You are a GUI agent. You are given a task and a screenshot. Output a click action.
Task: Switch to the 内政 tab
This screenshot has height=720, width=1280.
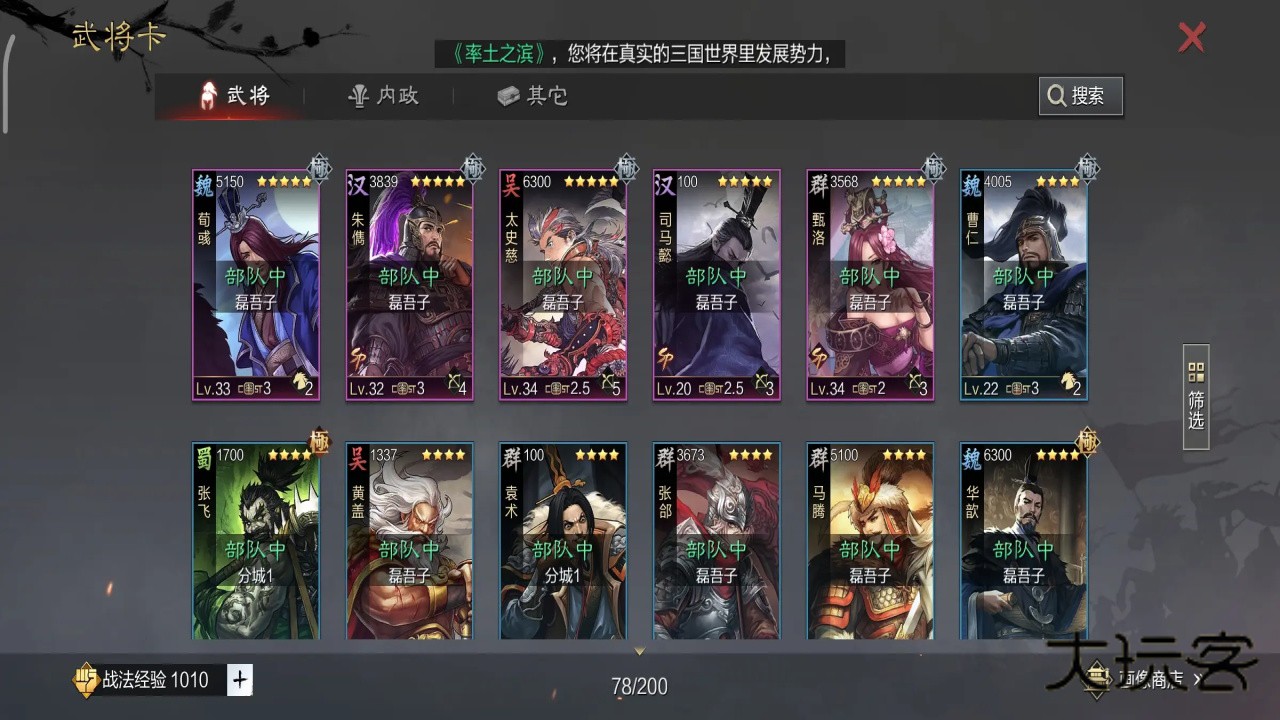(x=385, y=96)
